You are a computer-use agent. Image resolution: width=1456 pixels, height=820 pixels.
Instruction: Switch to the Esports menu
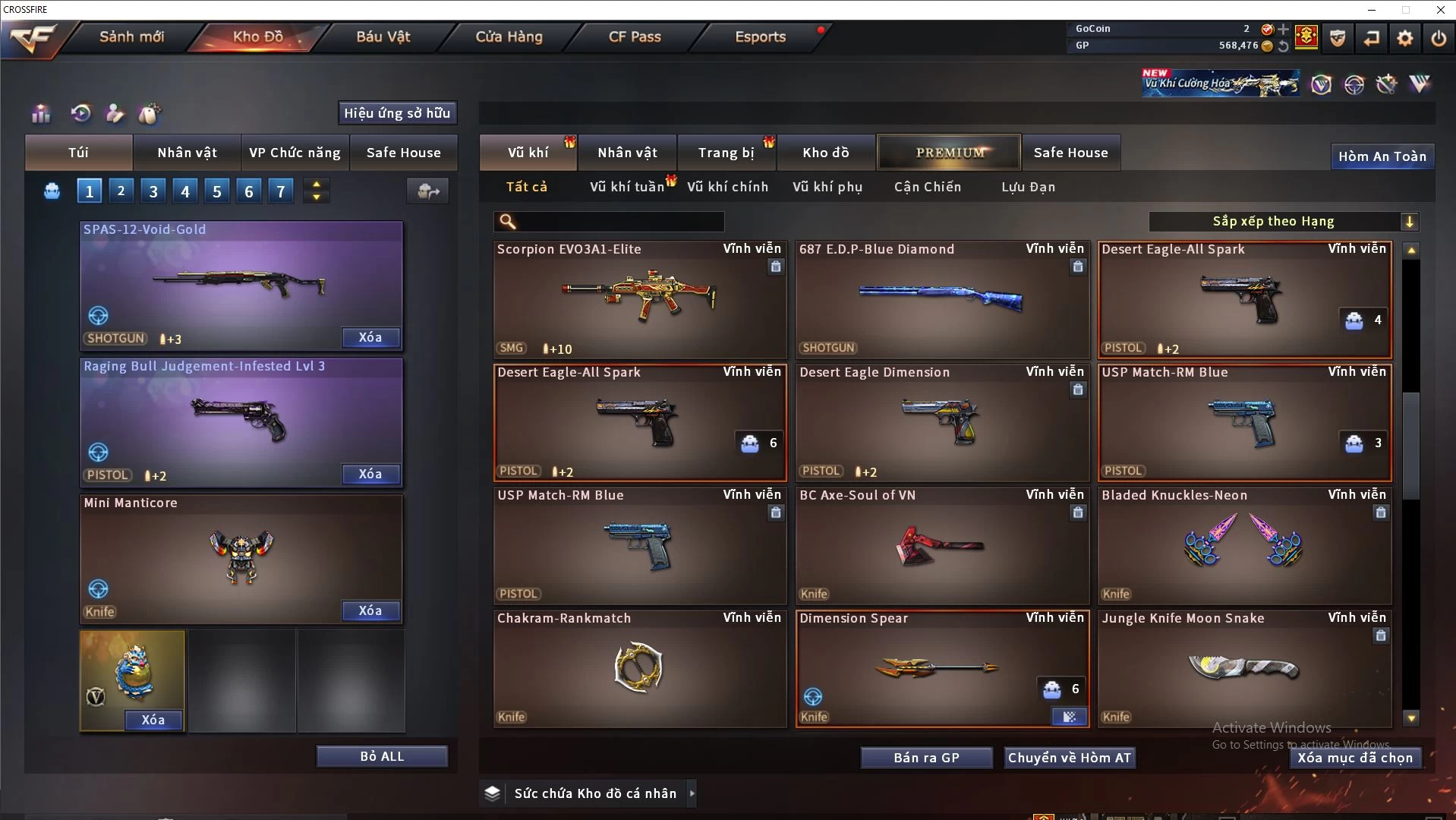click(x=760, y=36)
